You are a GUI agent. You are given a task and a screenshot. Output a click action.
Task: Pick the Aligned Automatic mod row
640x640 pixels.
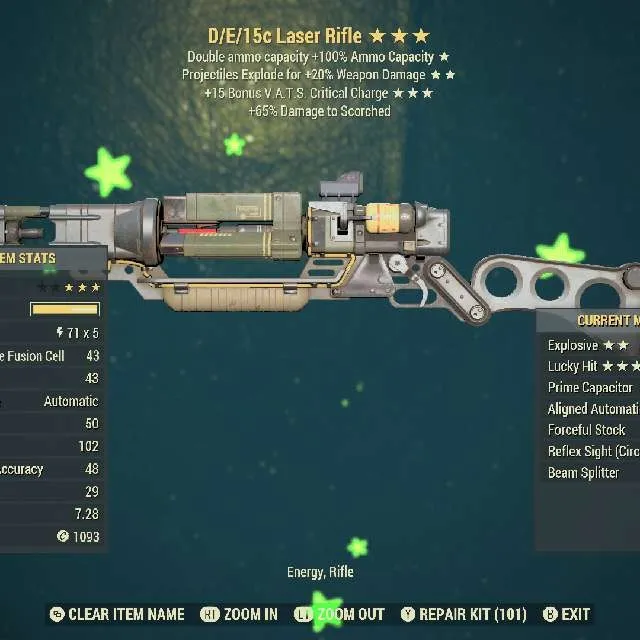pos(593,409)
